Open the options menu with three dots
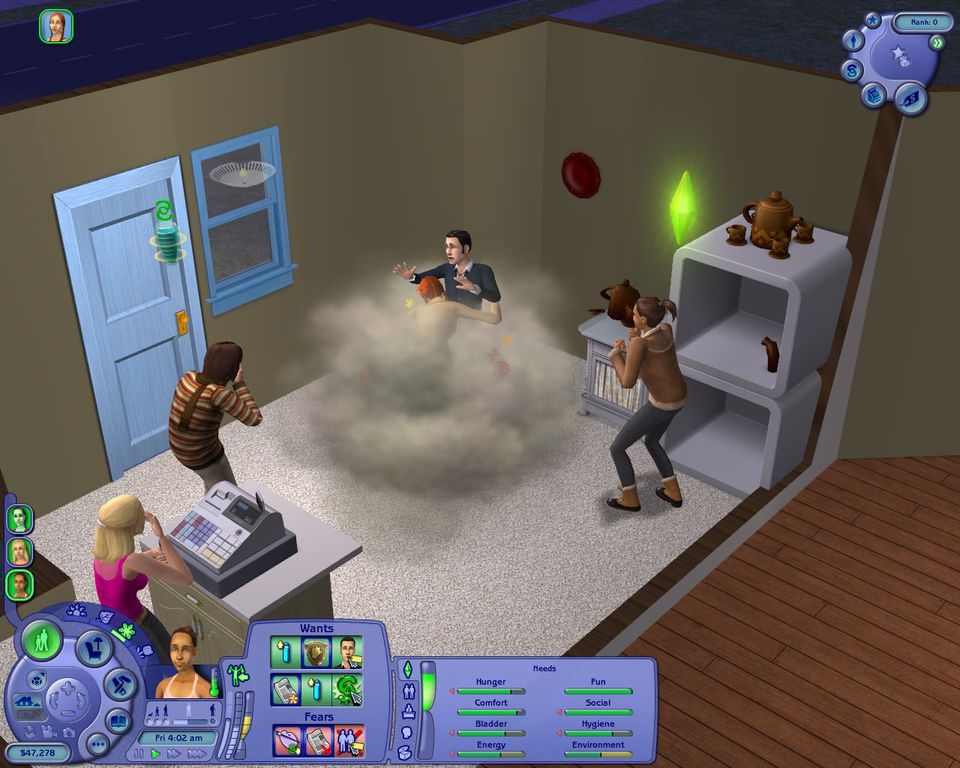The width and height of the screenshot is (960, 768). 97,744
